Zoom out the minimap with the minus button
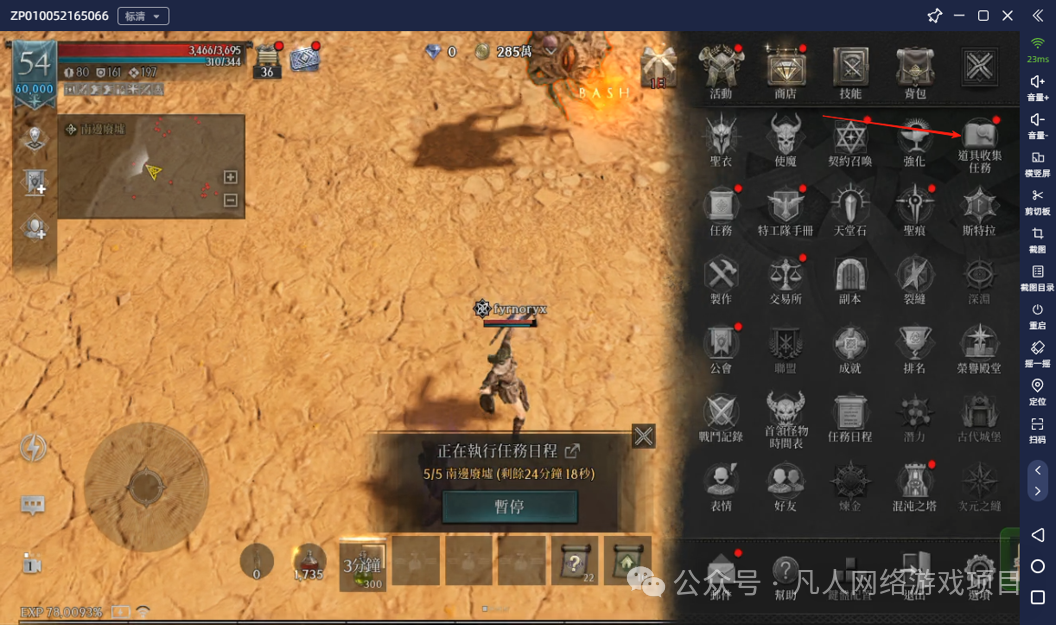The width and height of the screenshot is (1056, 625). (230, 200)
